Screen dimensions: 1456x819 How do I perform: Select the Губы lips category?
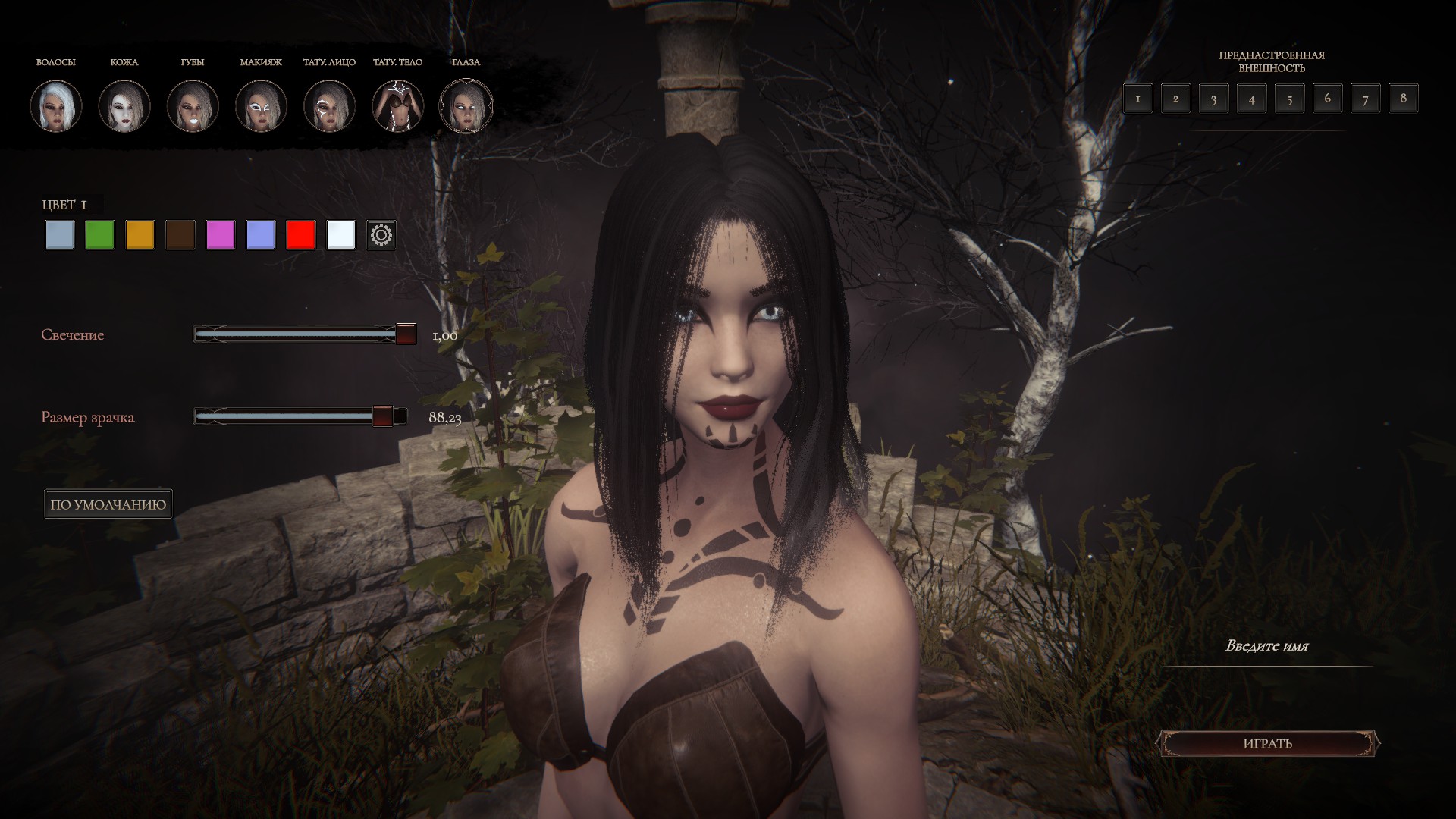point(193,105)
